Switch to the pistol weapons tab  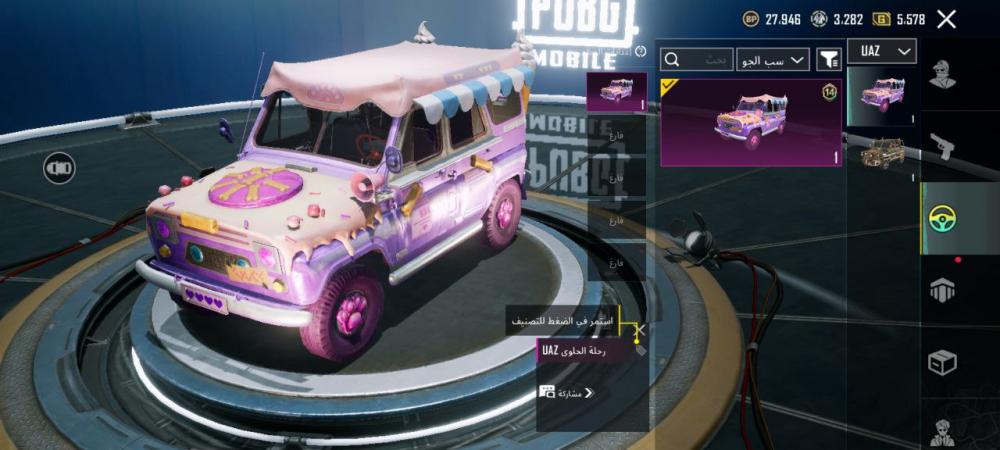(942, 147)
